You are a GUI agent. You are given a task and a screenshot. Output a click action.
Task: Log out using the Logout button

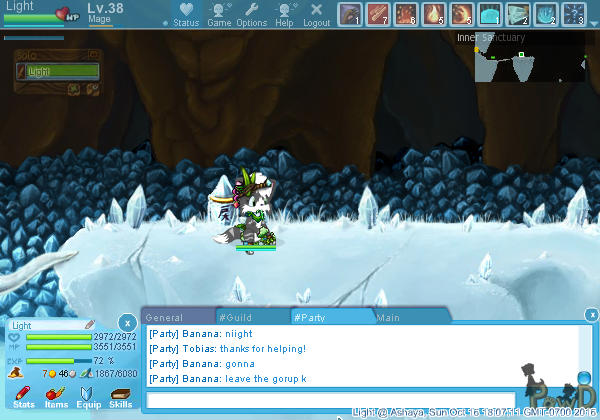[316, 14]
